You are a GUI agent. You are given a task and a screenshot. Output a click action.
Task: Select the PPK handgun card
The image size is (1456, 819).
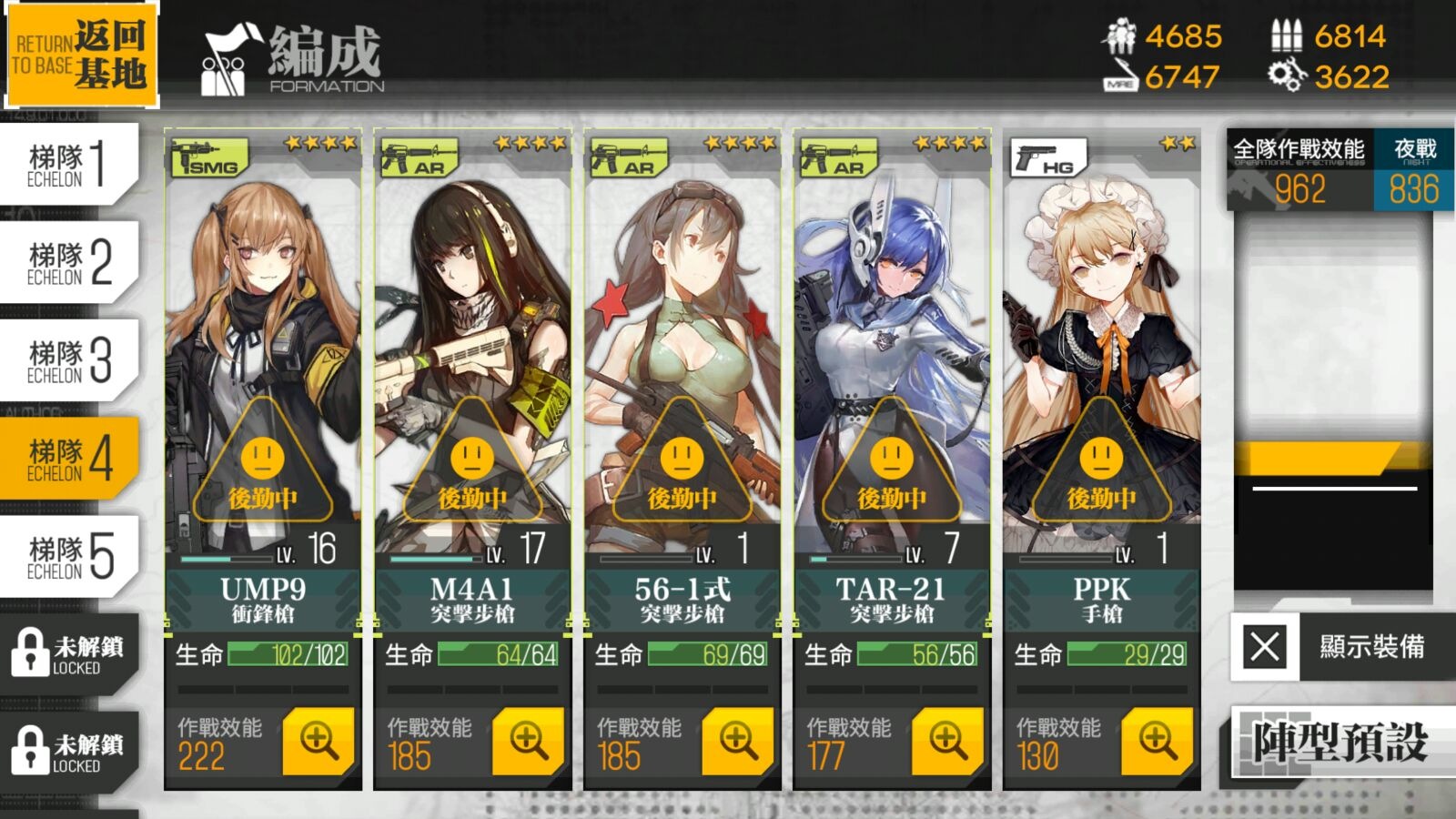(1101, 364)
